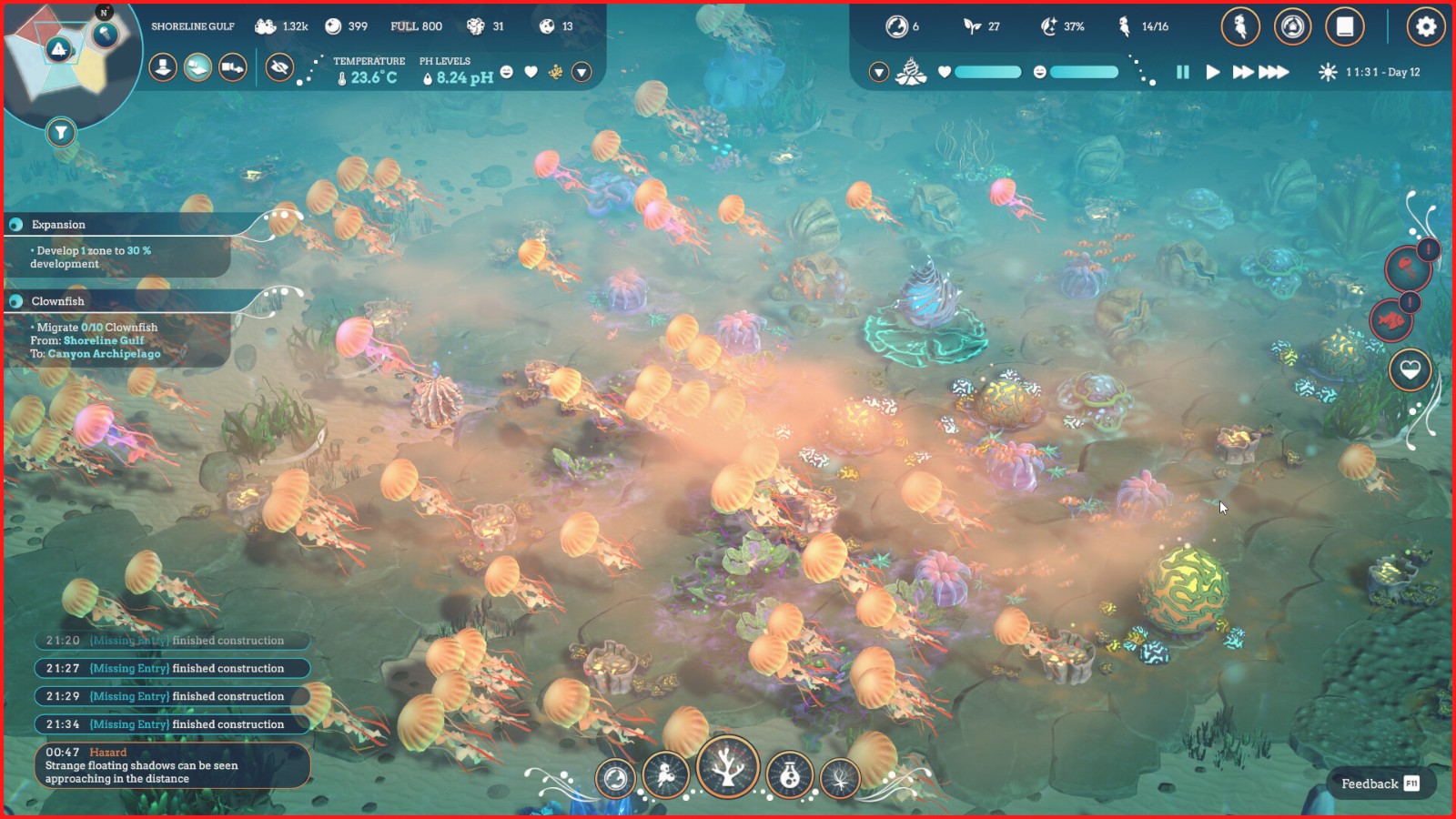Open the minimap filter funnel
Image resolution: width=1456 pixels, height=819 pixels.
coord(60,133)
